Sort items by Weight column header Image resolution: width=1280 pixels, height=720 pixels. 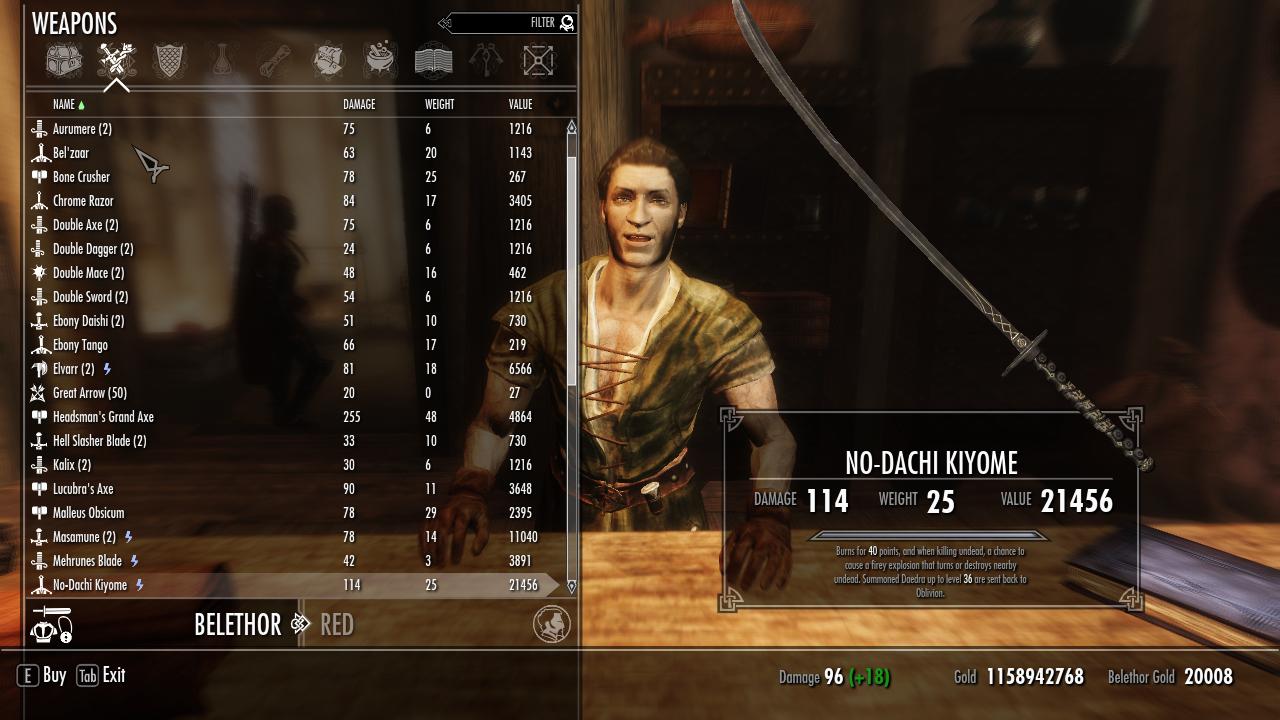[x=439, y=104]
